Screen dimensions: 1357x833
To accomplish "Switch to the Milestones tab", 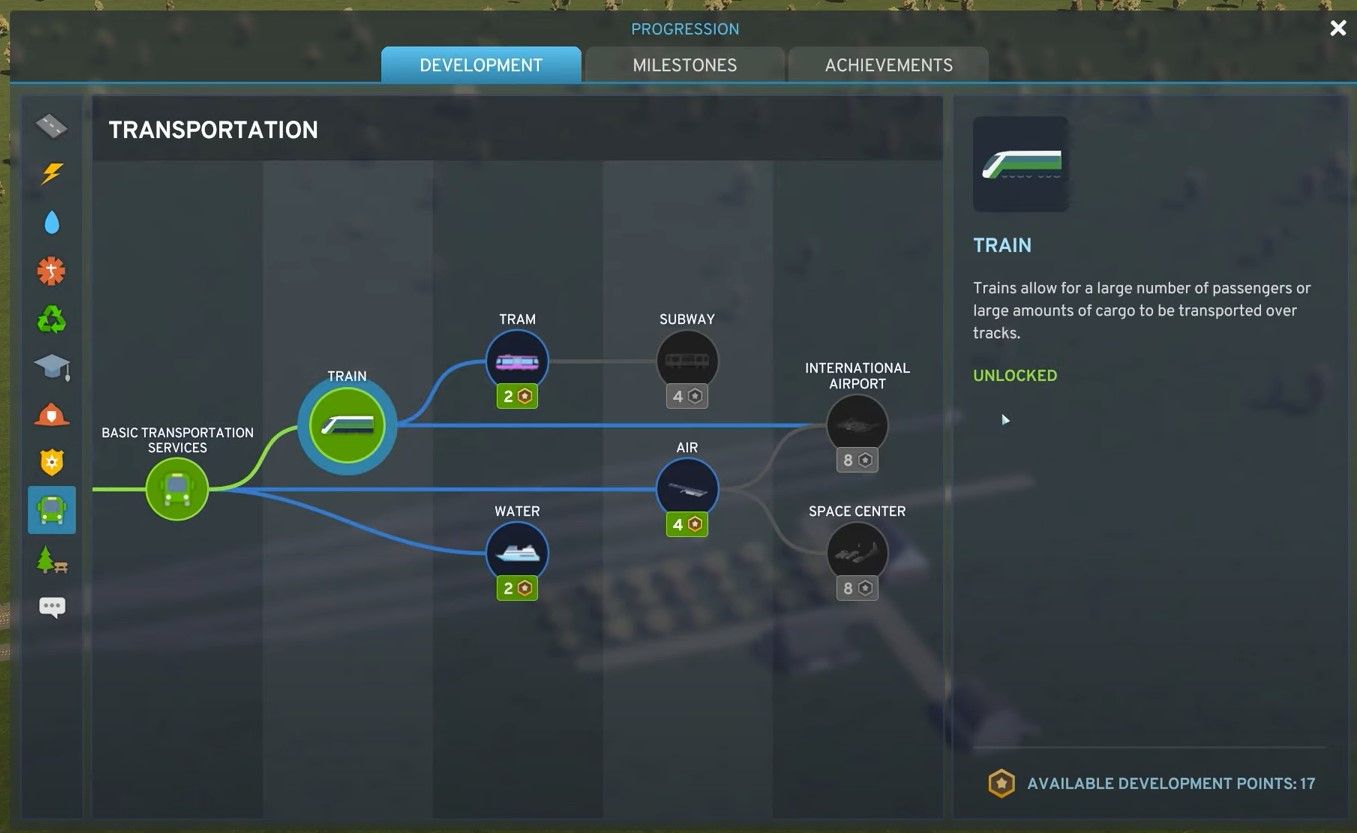I will pyautogui.click(x=685, y=64).
